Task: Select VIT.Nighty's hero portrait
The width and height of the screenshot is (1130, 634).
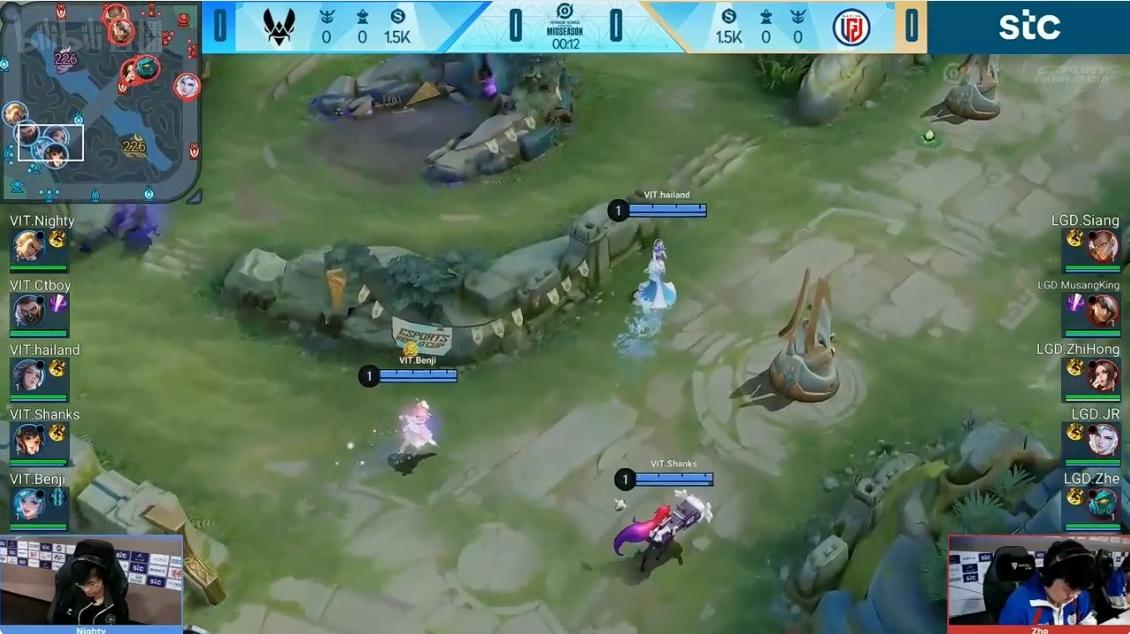Action: click(27, 246)
